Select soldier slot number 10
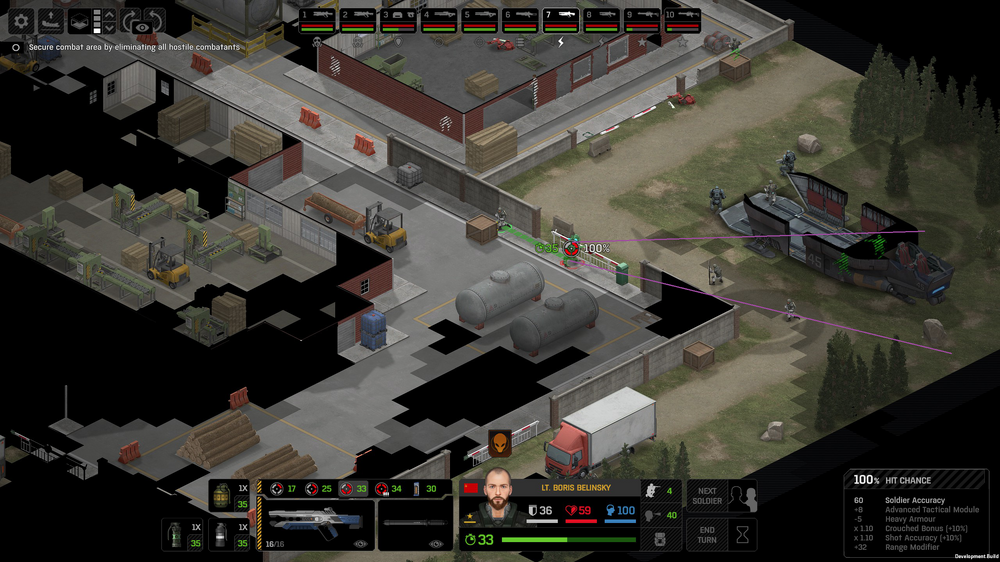Image resolution: width=1000 pixels, height=562 pixels. 682,20
